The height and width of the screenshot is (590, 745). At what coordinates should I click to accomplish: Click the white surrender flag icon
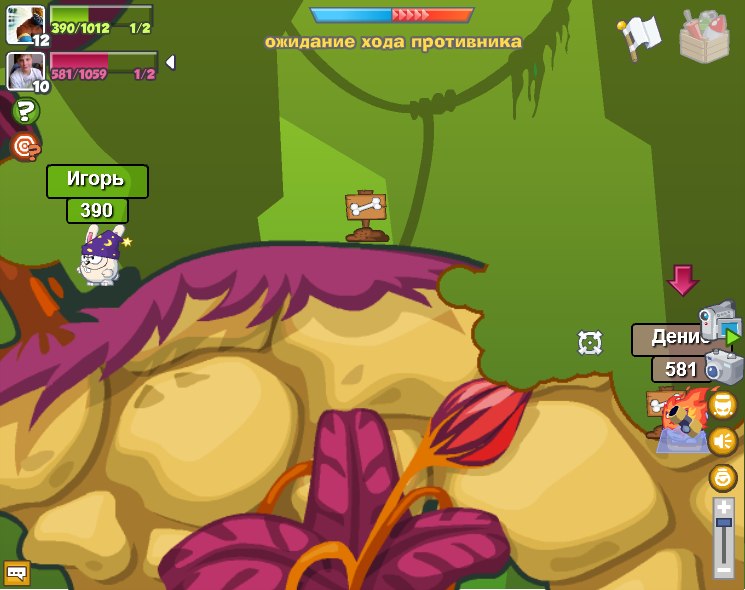638,38
